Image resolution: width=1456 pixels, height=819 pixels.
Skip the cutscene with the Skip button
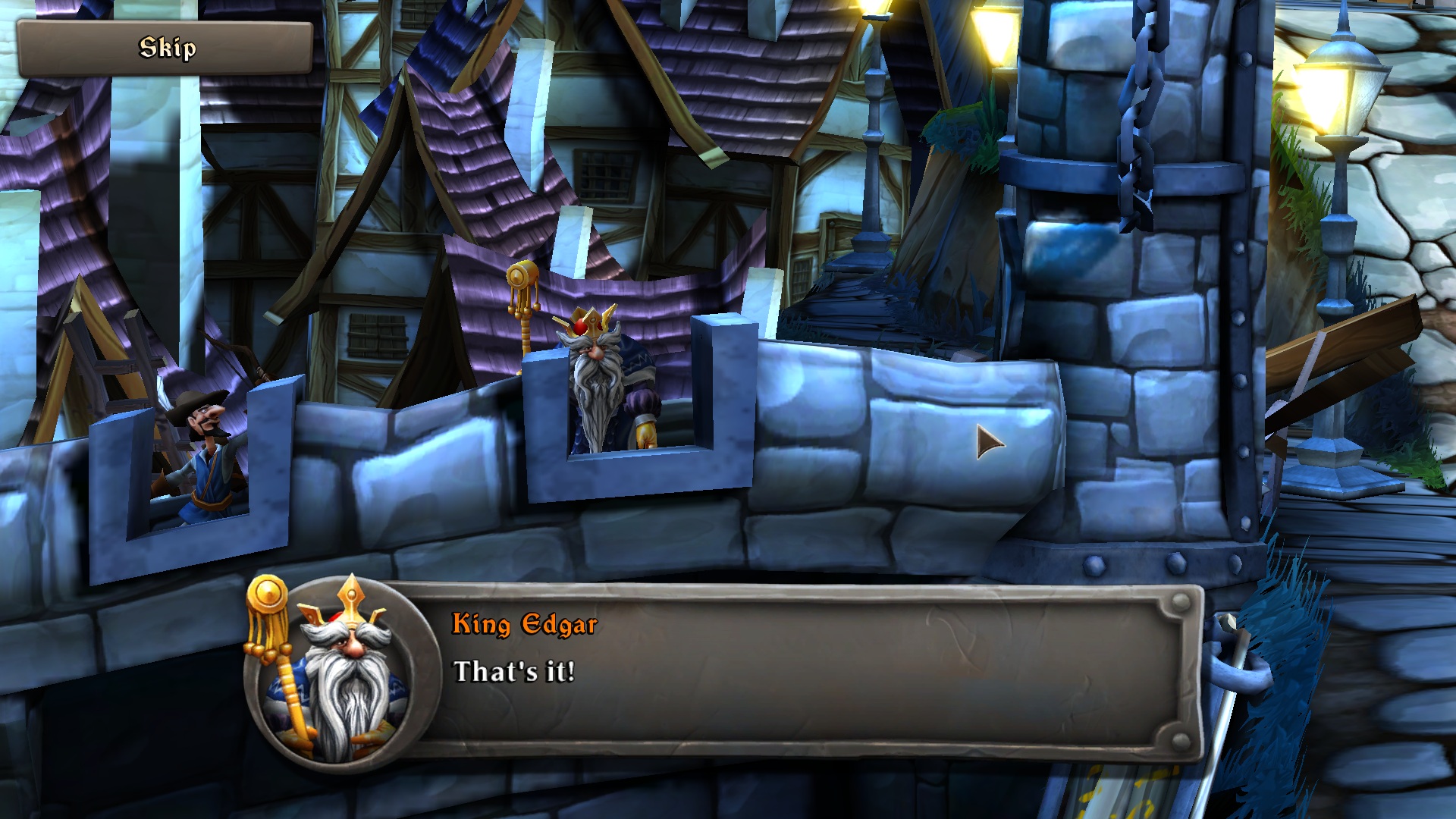[x=165, y=49]
